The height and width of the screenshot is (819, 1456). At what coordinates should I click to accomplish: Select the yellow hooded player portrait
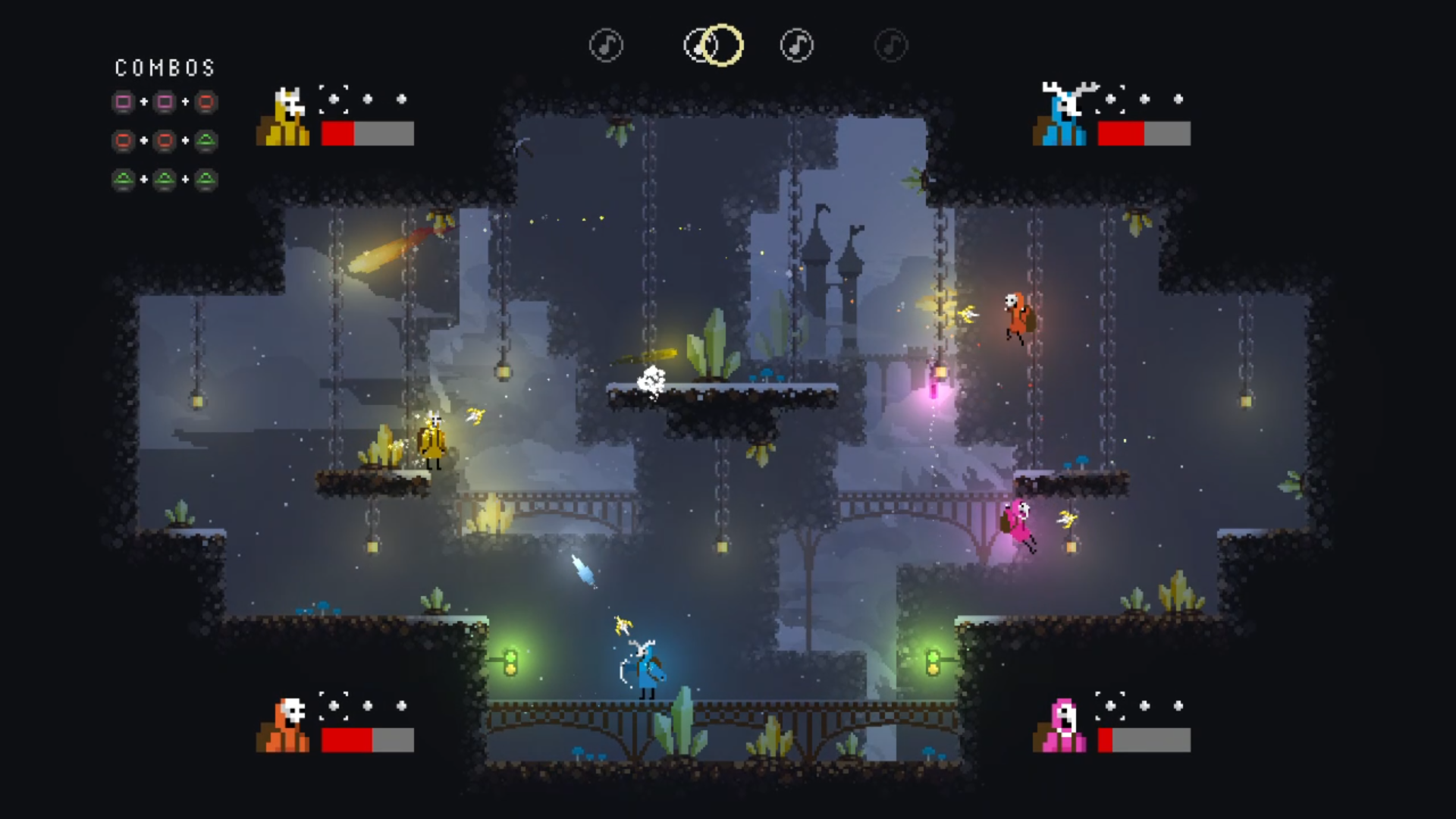click(x=284, y=117)
